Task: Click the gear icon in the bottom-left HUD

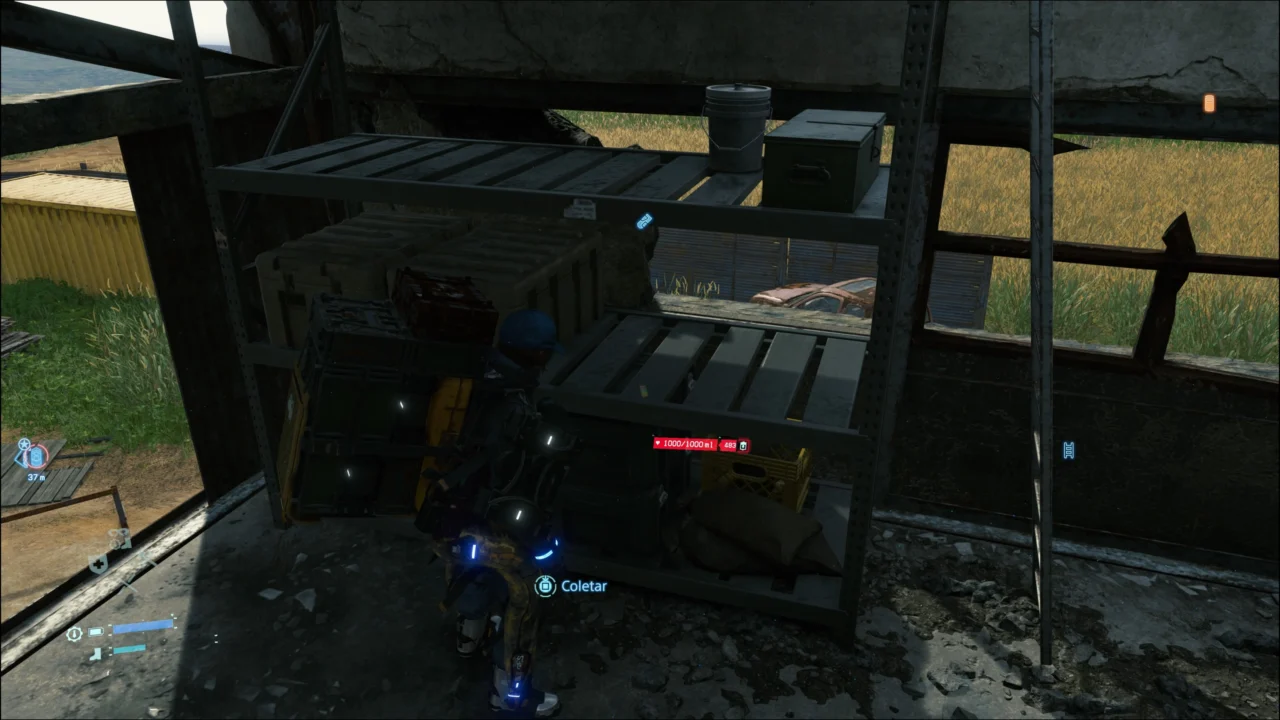Action: 74,634
